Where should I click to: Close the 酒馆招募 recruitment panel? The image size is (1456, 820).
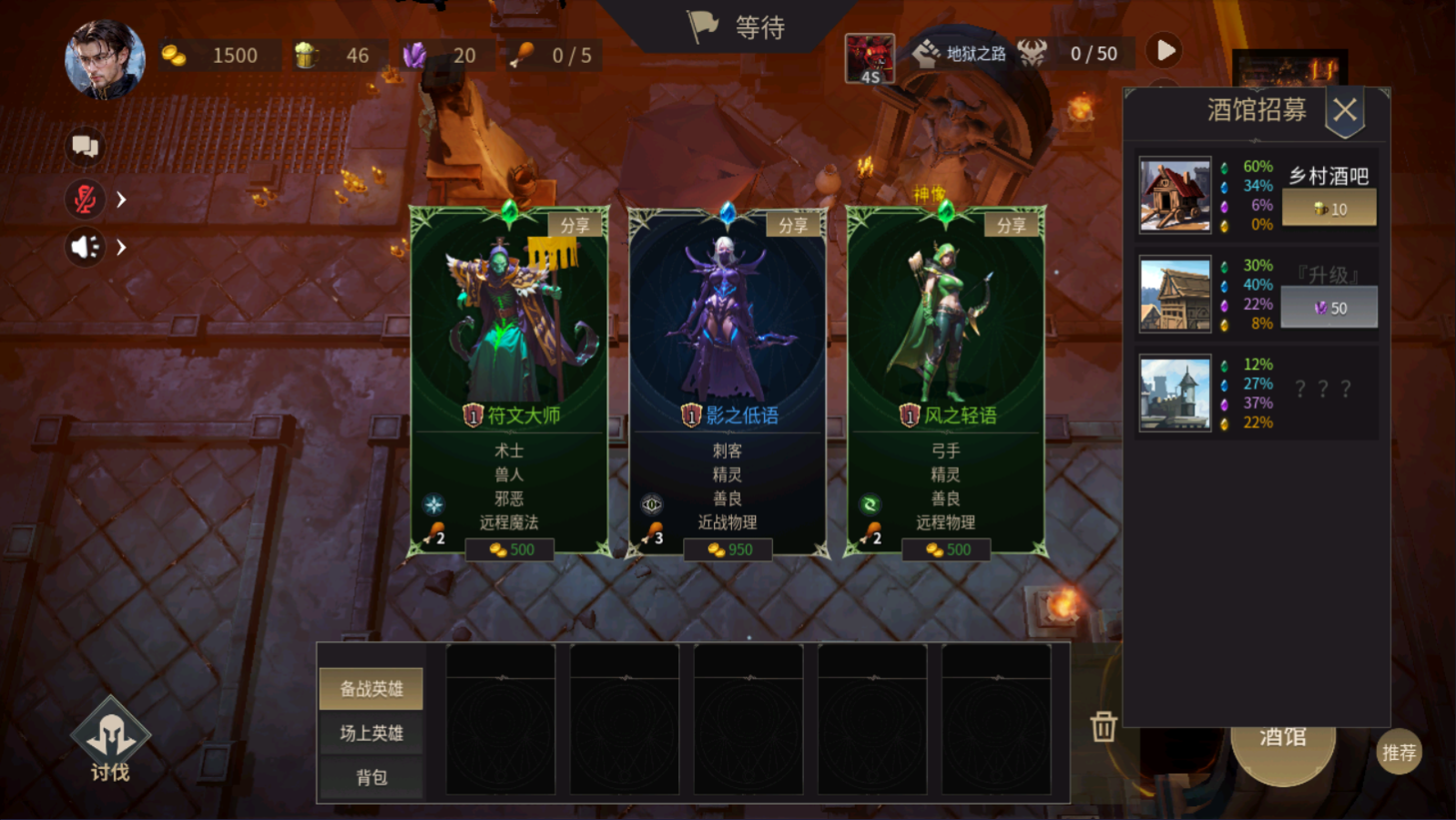(x=1345, y=108)
